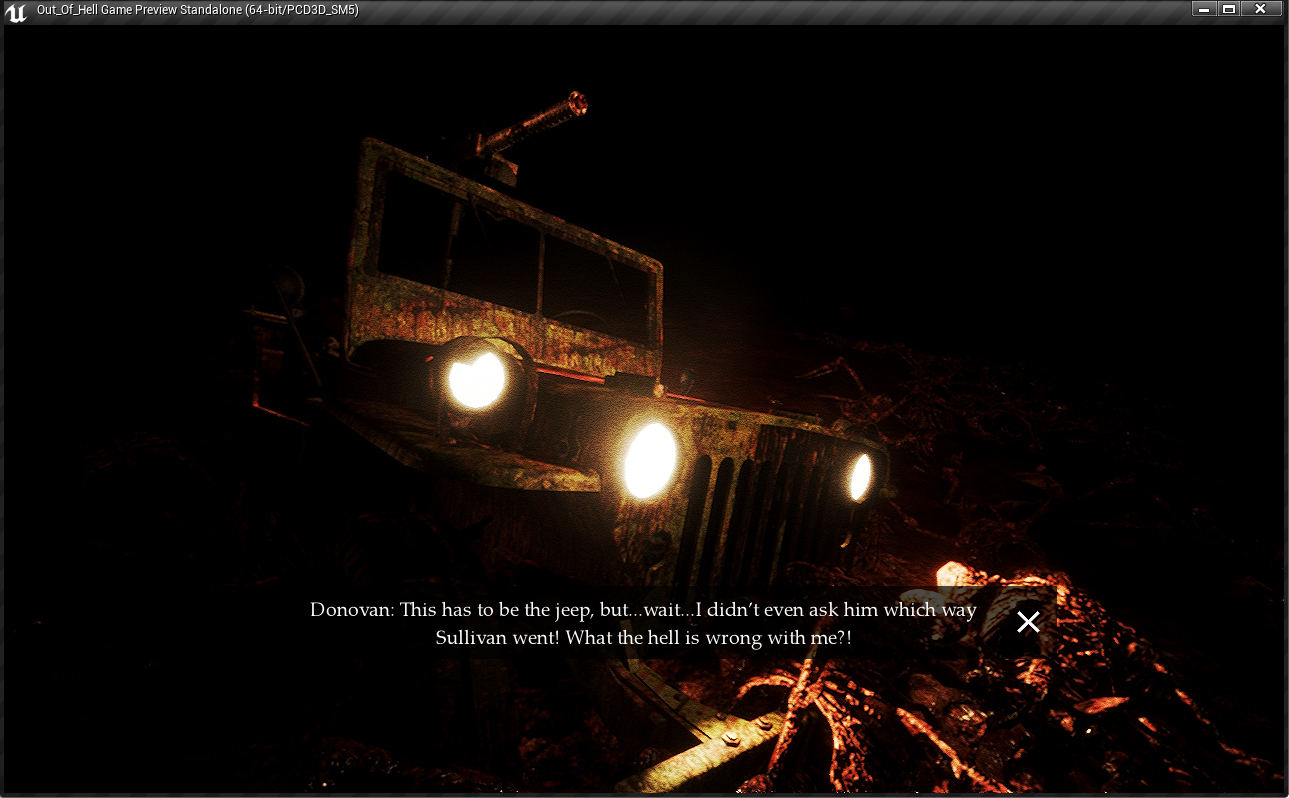The height and width of the screenshot is (798, 1289).
Task: Maximize the game preview window
Action: point(1229,9)
